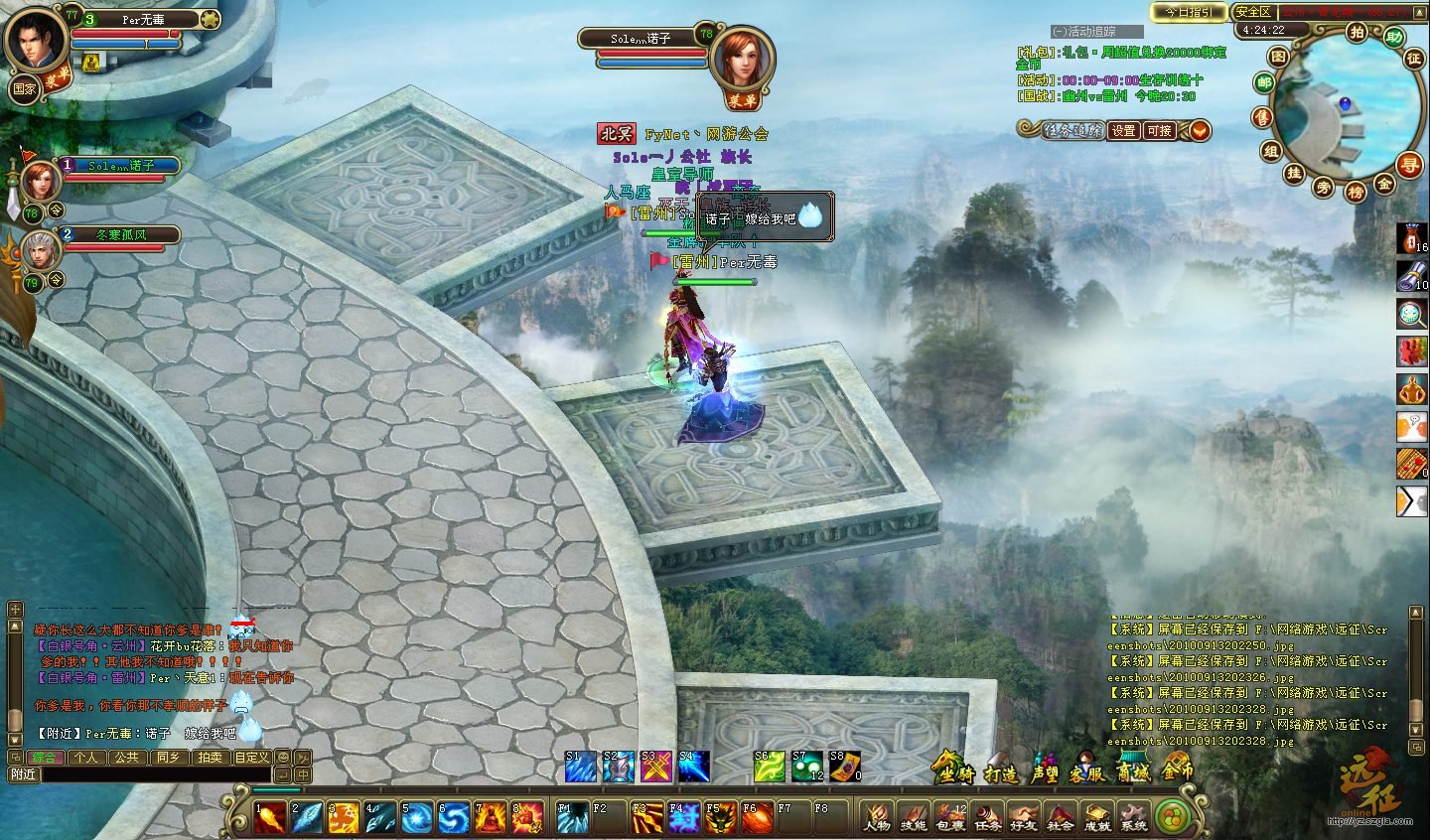1430x840 pixels.
Task: Activate the fireball skill in slot 1
Action: tap(270, 817)
